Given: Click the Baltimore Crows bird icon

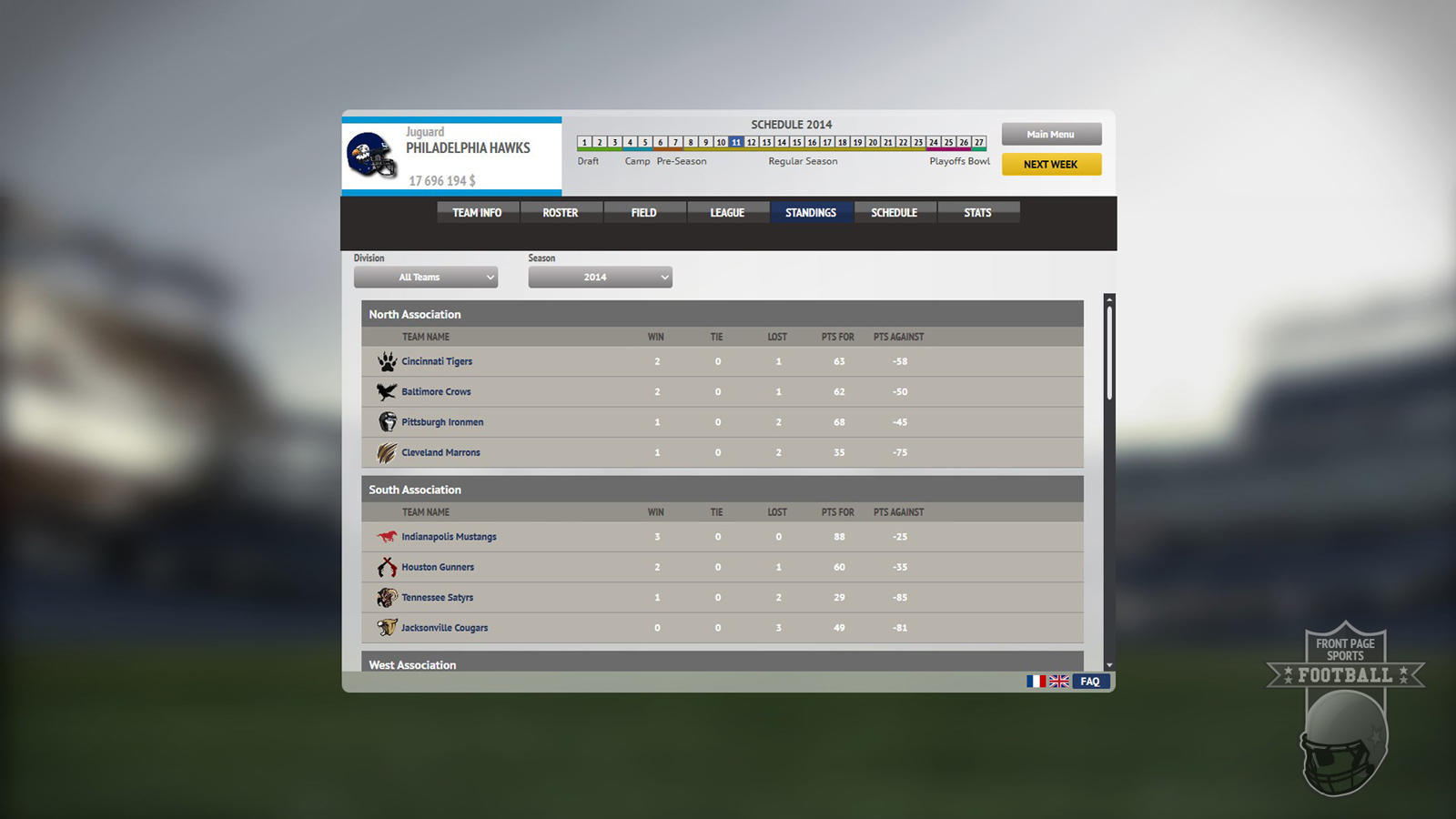Looking at the screenshot, I should click(387, 391).
